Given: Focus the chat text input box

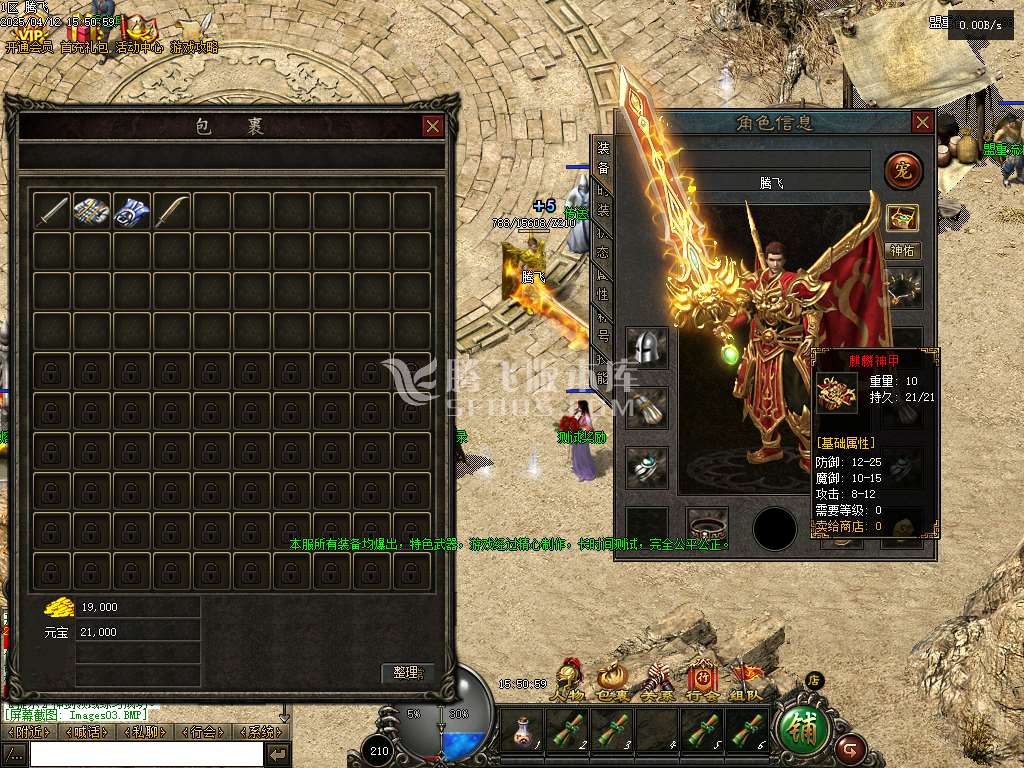Looking at the screenshot, I should [x=145, y=754].
